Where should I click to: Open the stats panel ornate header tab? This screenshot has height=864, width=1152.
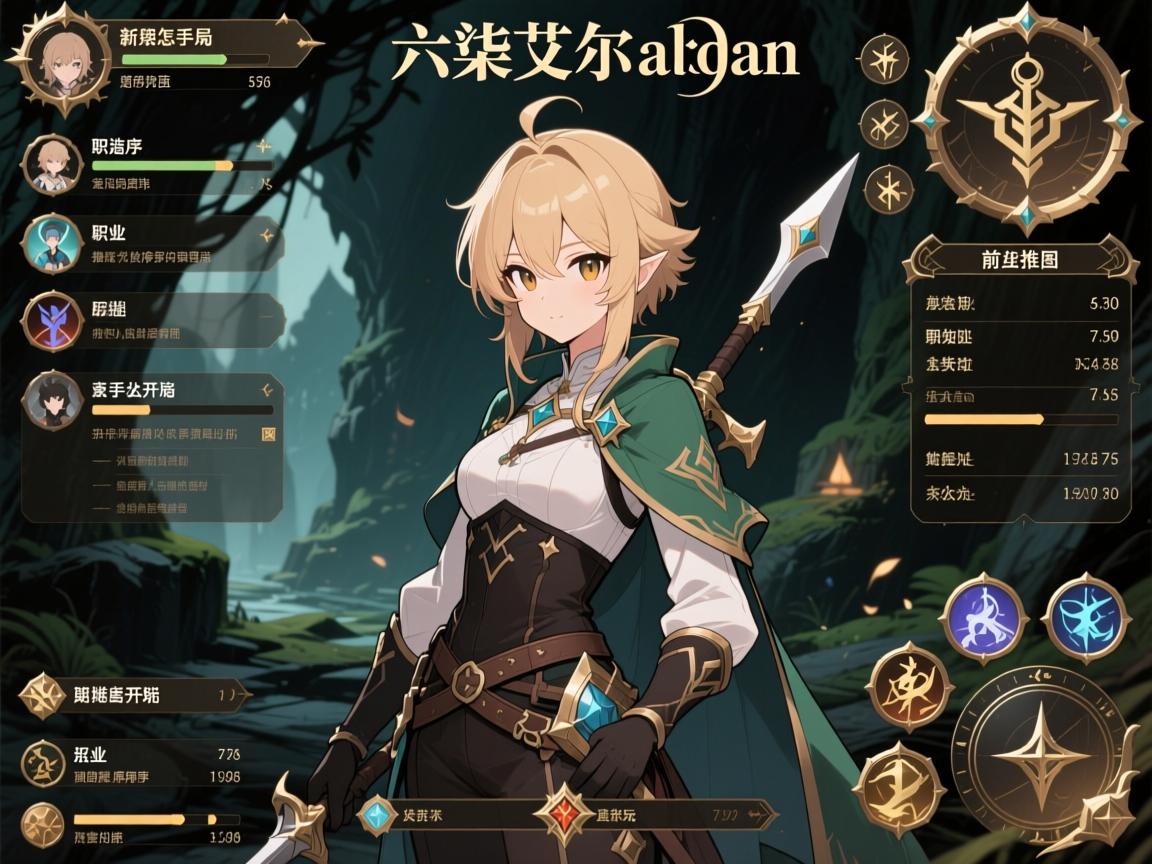click(1020, 261)
